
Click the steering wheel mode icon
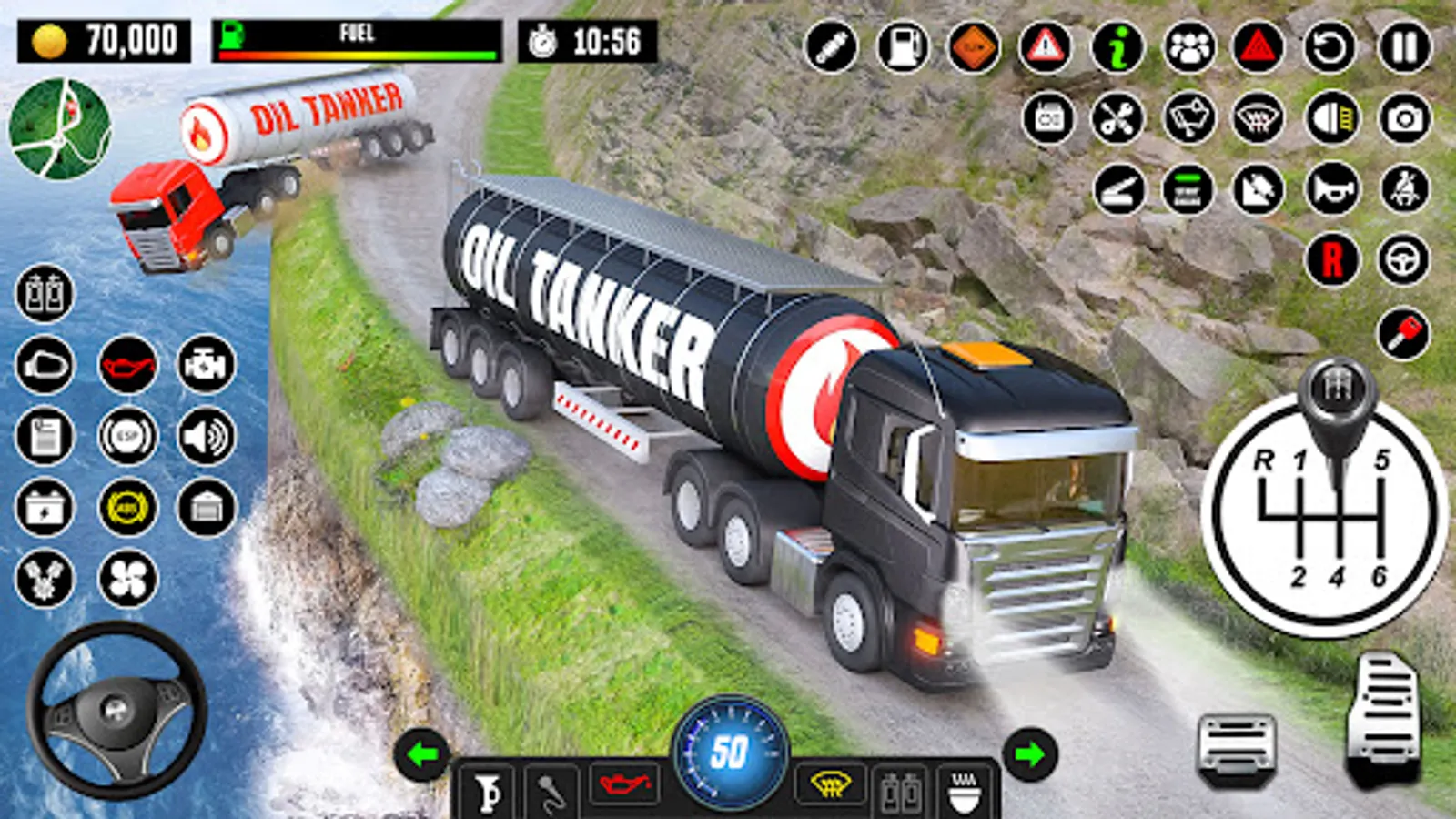[1403, 260]
